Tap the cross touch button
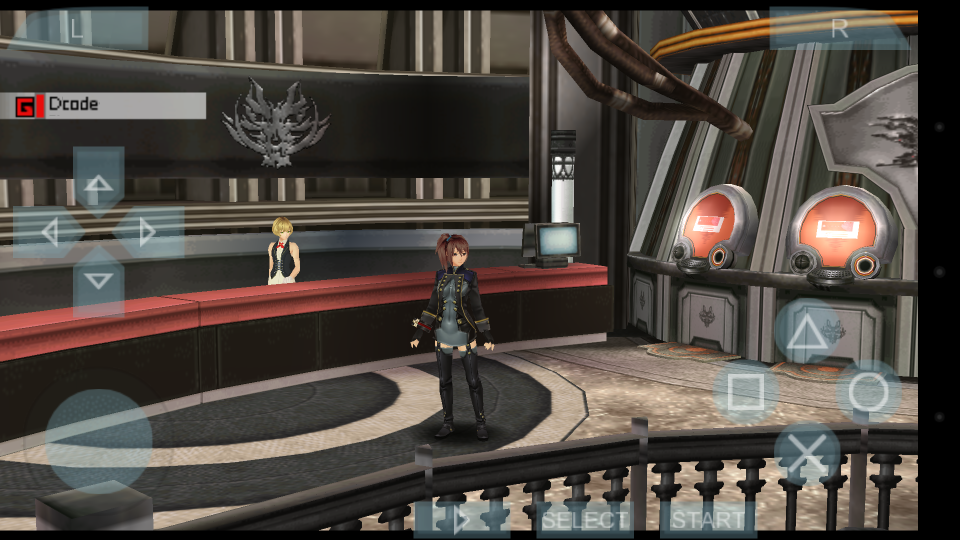This screenshot has height=540, width=960. click(x=807, y=454)
